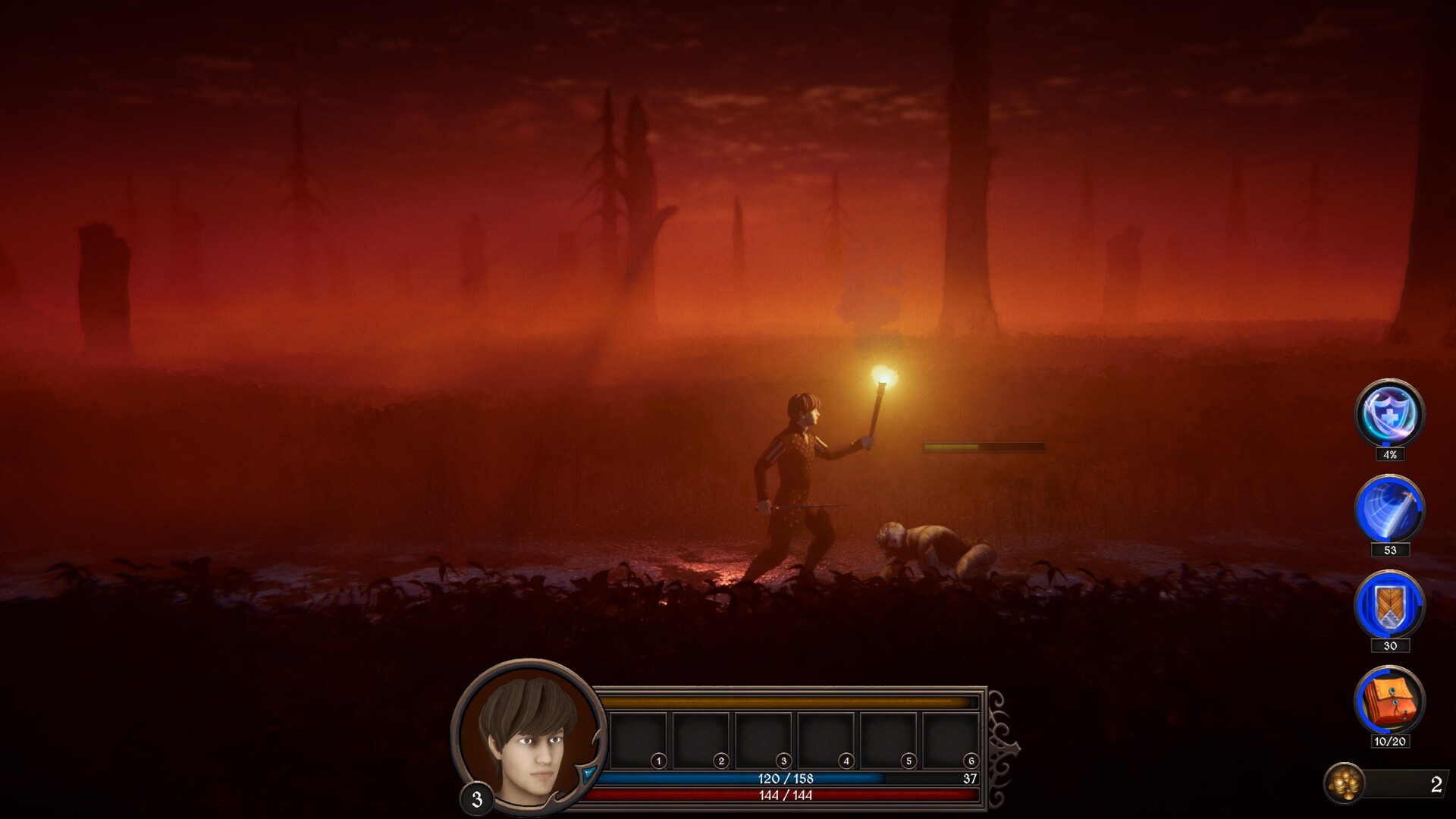Viewport: 1456px width, 819px height.
Task: Choose hotbar slot number 6
Action: [x=951, y=740]
